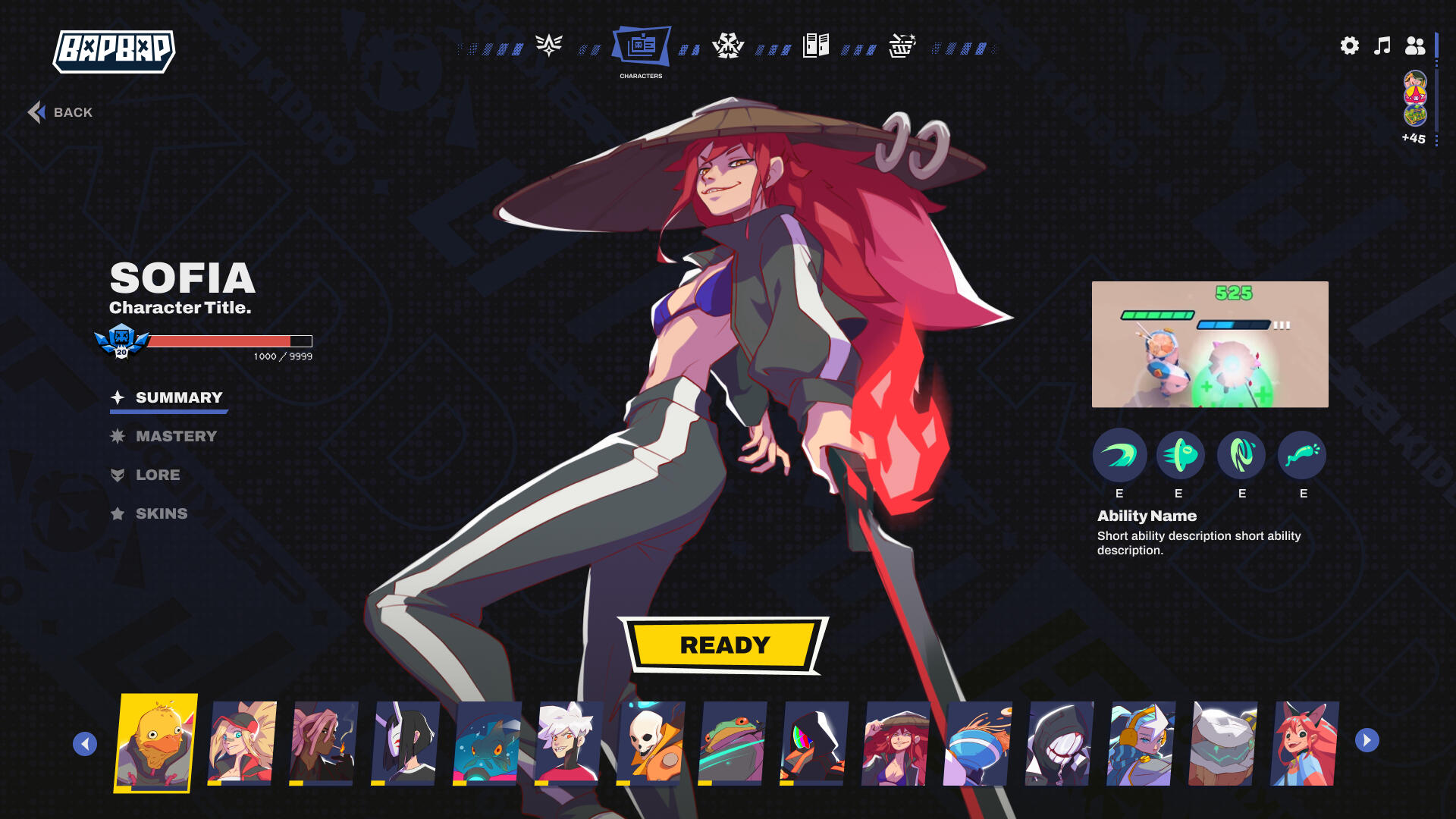The height and width of the screenshot is (819, 1456).
Task: Open the shop basket icon
Action: tap(901, 45)
